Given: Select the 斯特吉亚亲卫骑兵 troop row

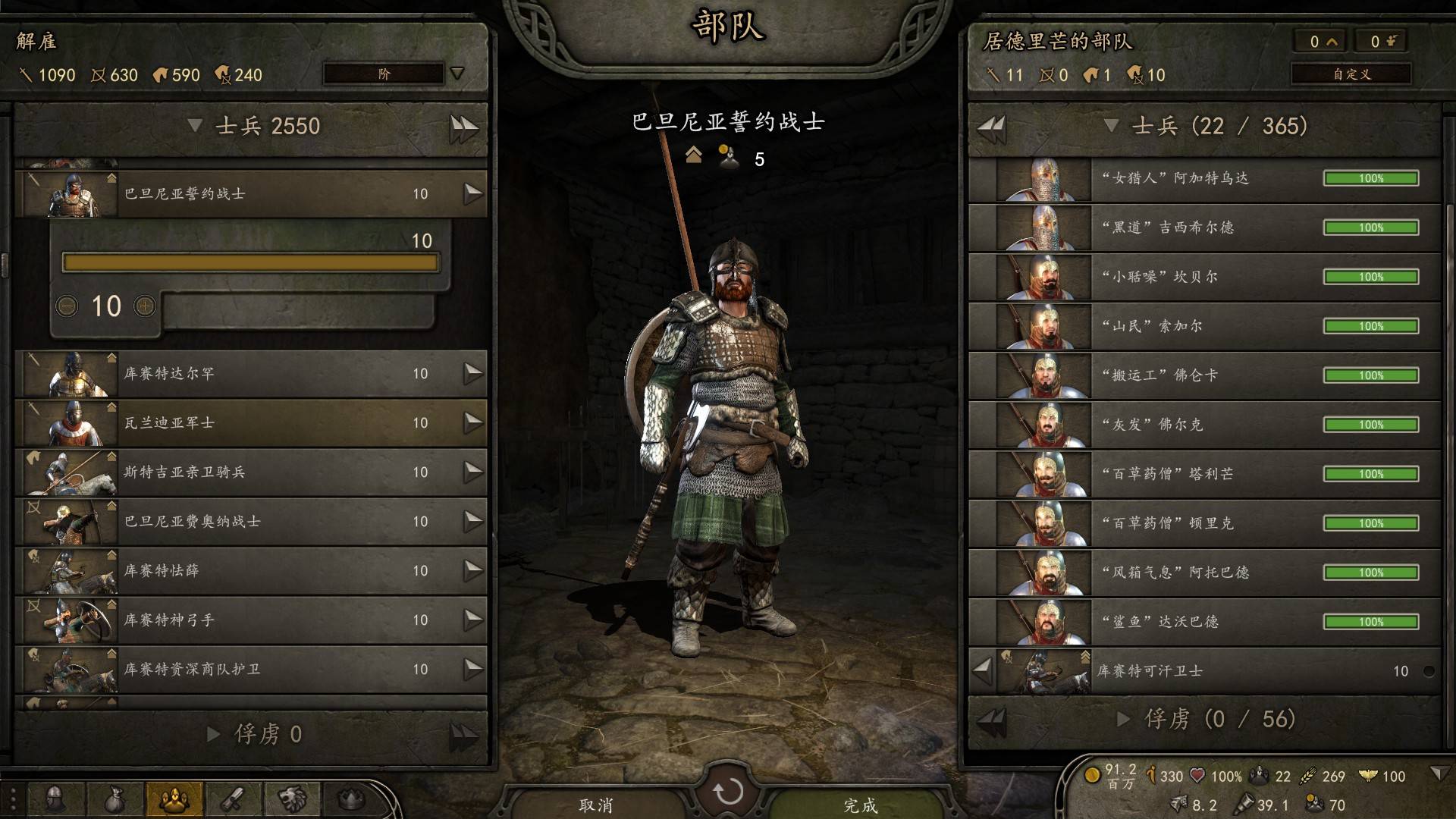Looking at the screenshot, I should [x=250, y=472].
